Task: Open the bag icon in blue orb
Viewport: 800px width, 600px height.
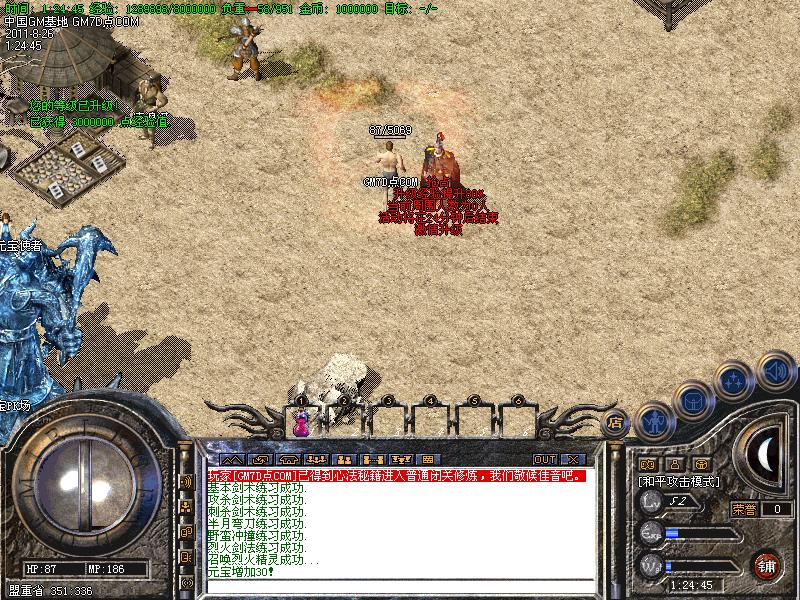Action: point(692,400)
